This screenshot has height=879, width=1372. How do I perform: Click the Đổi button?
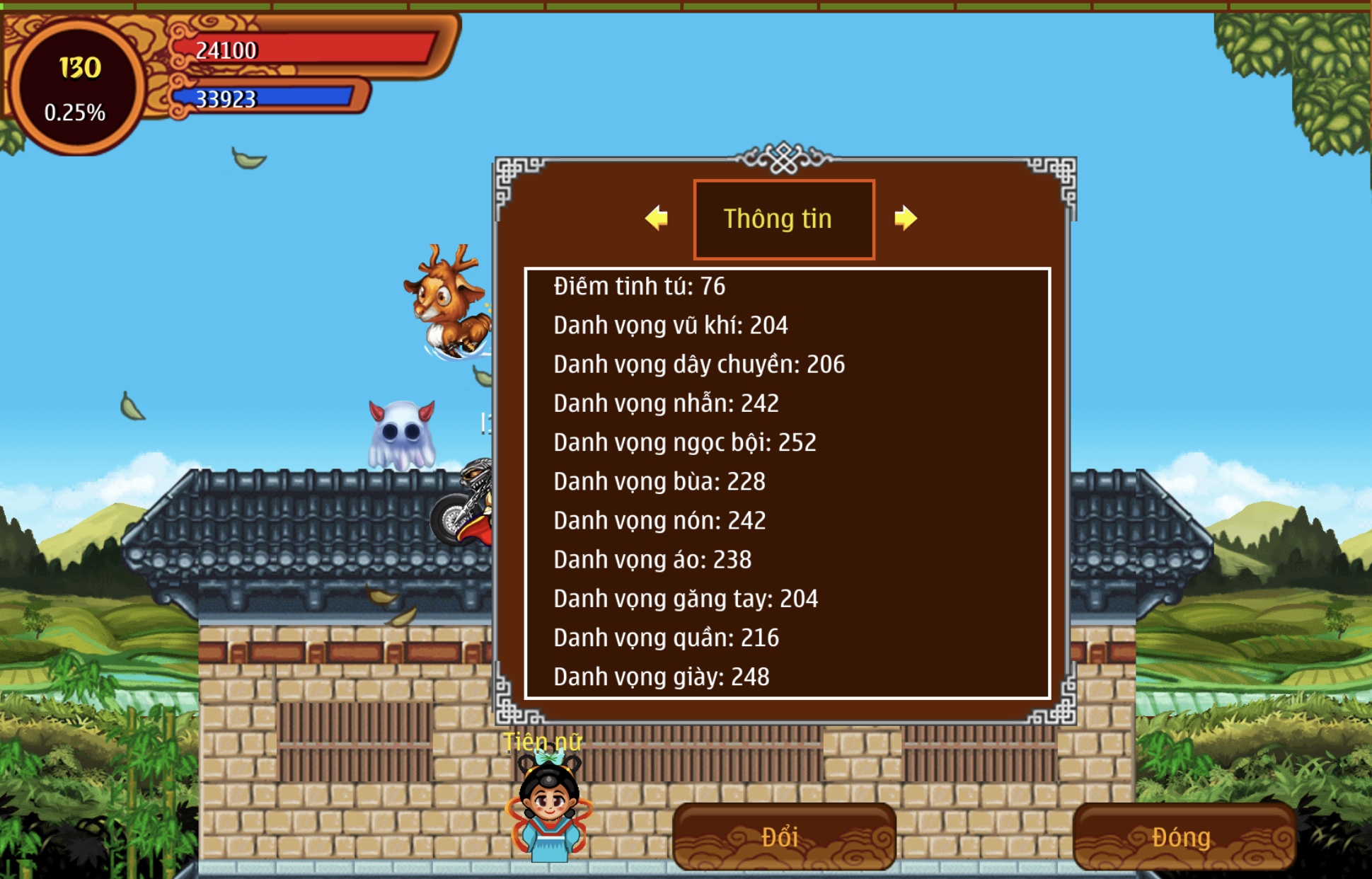pyautogui.click(x=783, y=837)
